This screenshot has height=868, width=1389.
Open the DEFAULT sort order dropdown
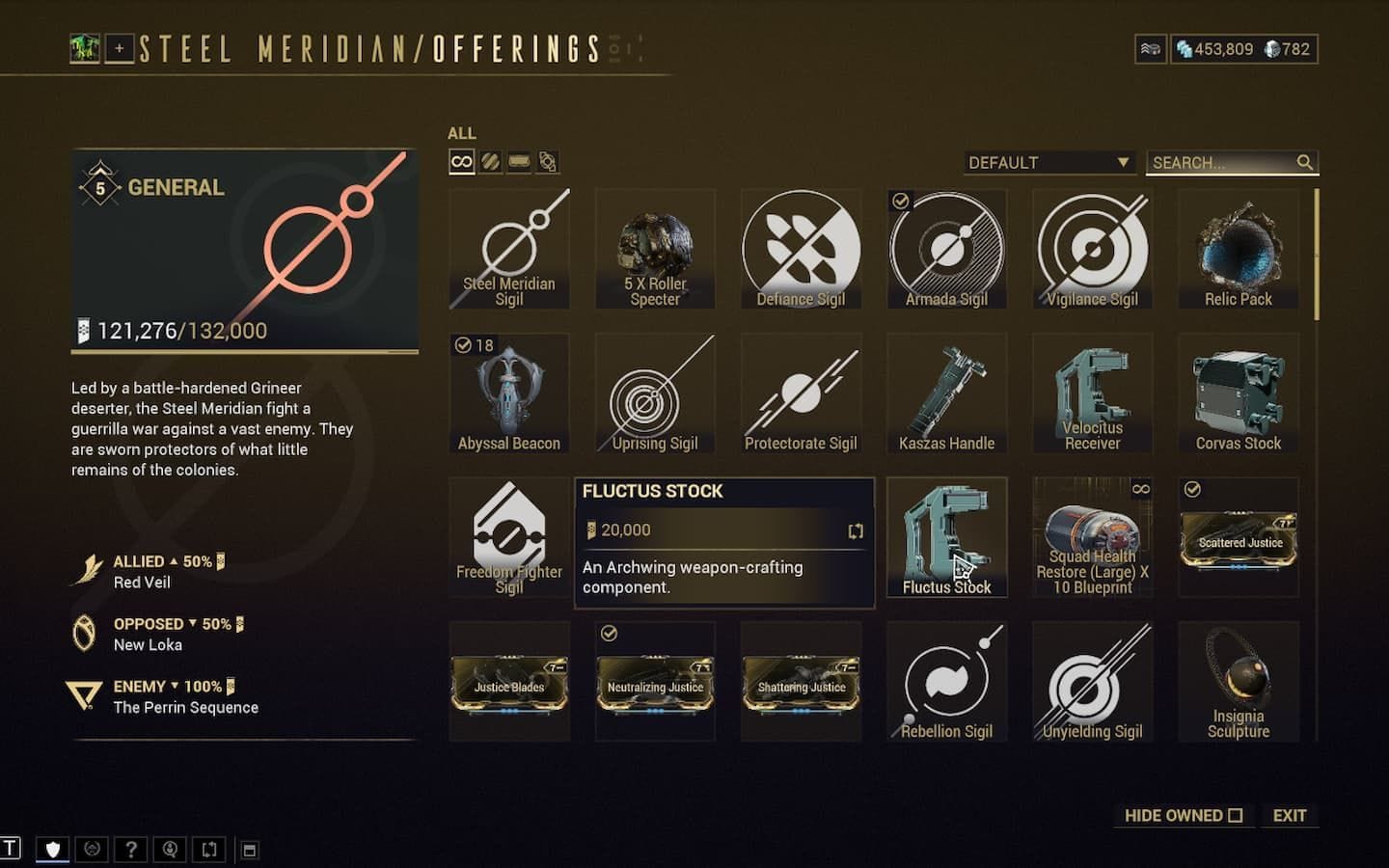[1049, 162]
